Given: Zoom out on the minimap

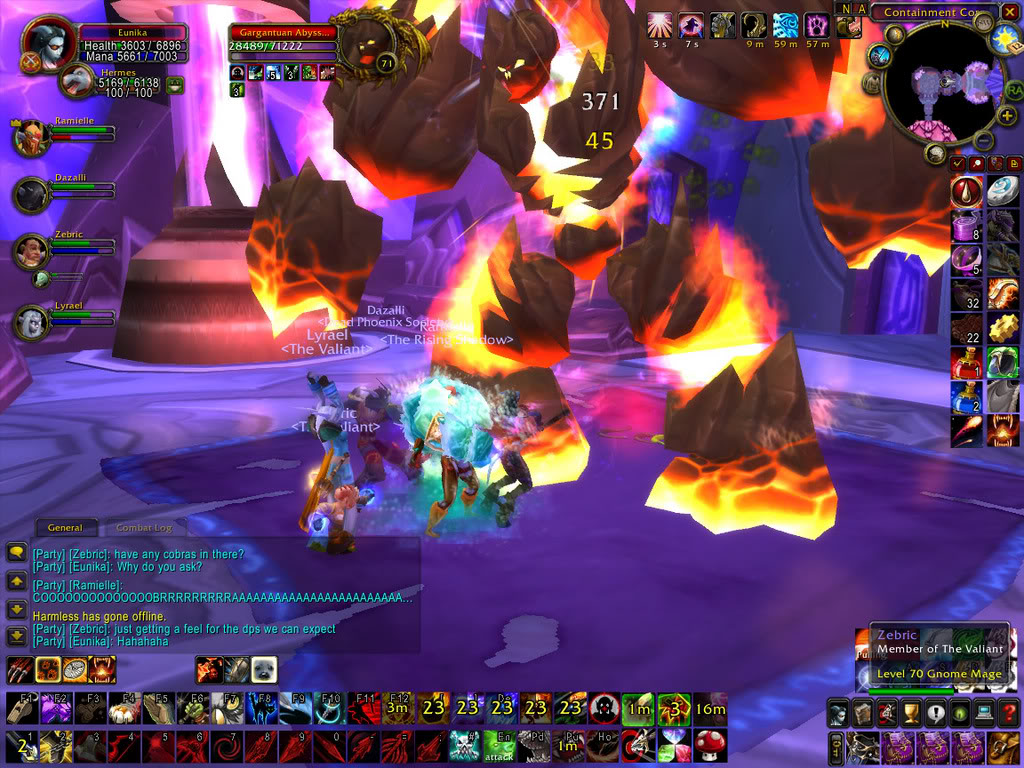Looking at the screenshot, I should tap(983, 141).
